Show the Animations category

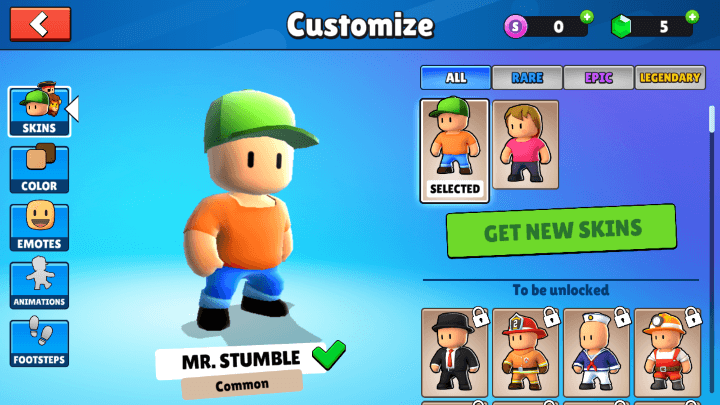pos(39,285)
